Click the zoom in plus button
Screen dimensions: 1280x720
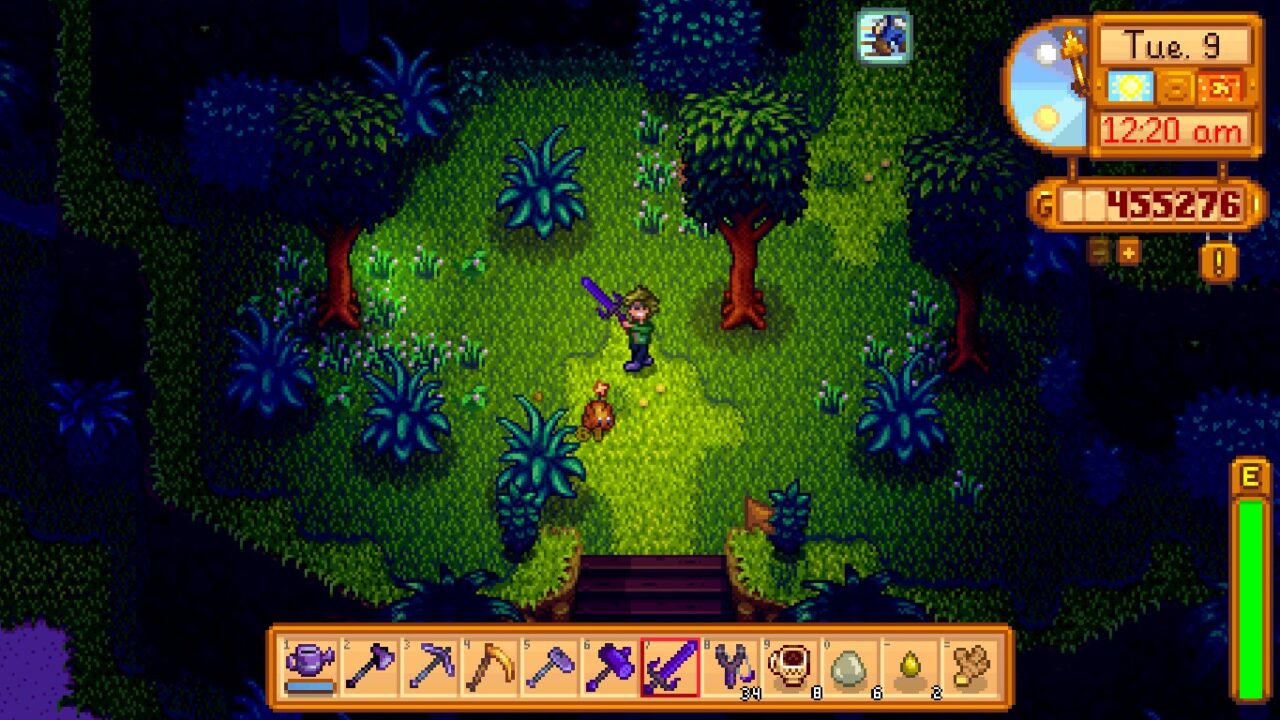[1128, 255]
